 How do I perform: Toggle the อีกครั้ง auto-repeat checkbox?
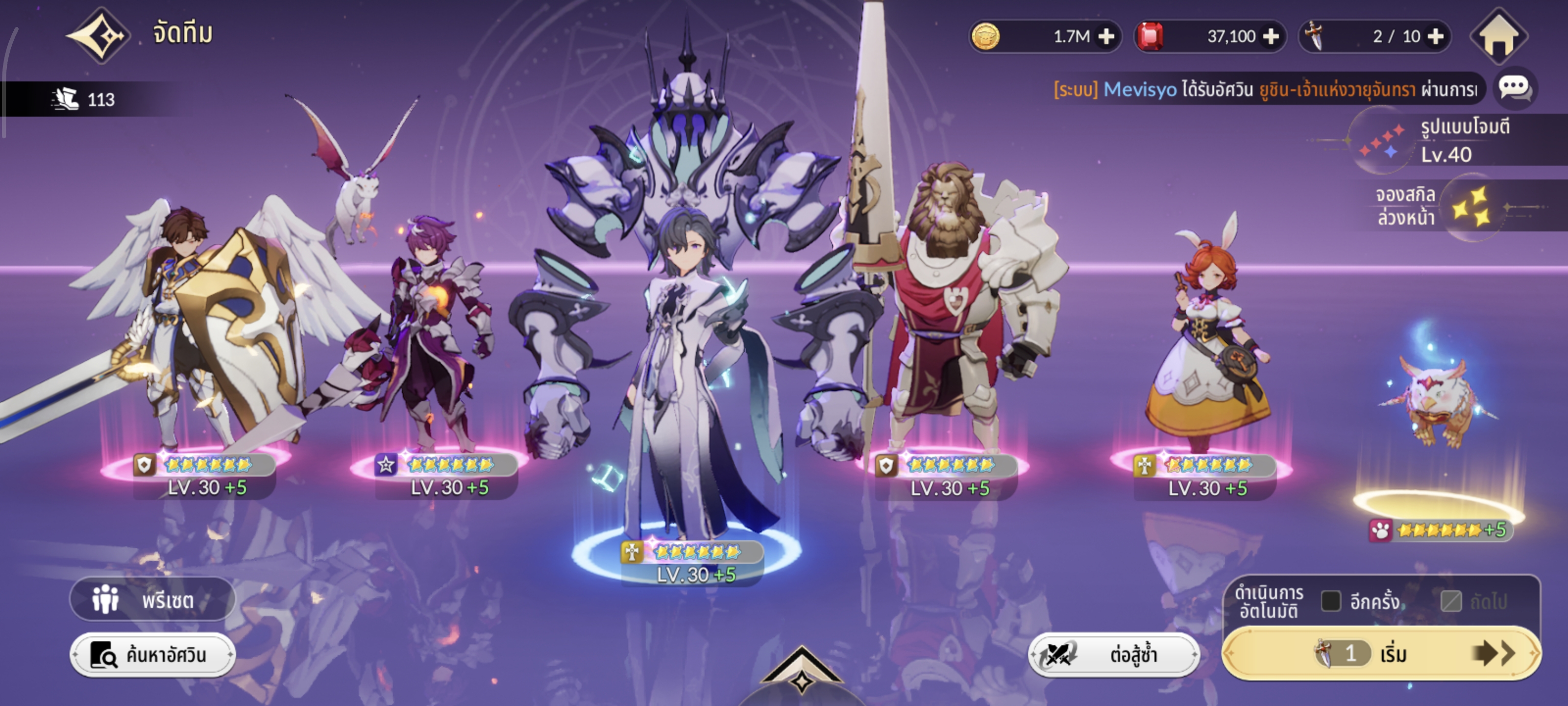[x=1331, y=601]
